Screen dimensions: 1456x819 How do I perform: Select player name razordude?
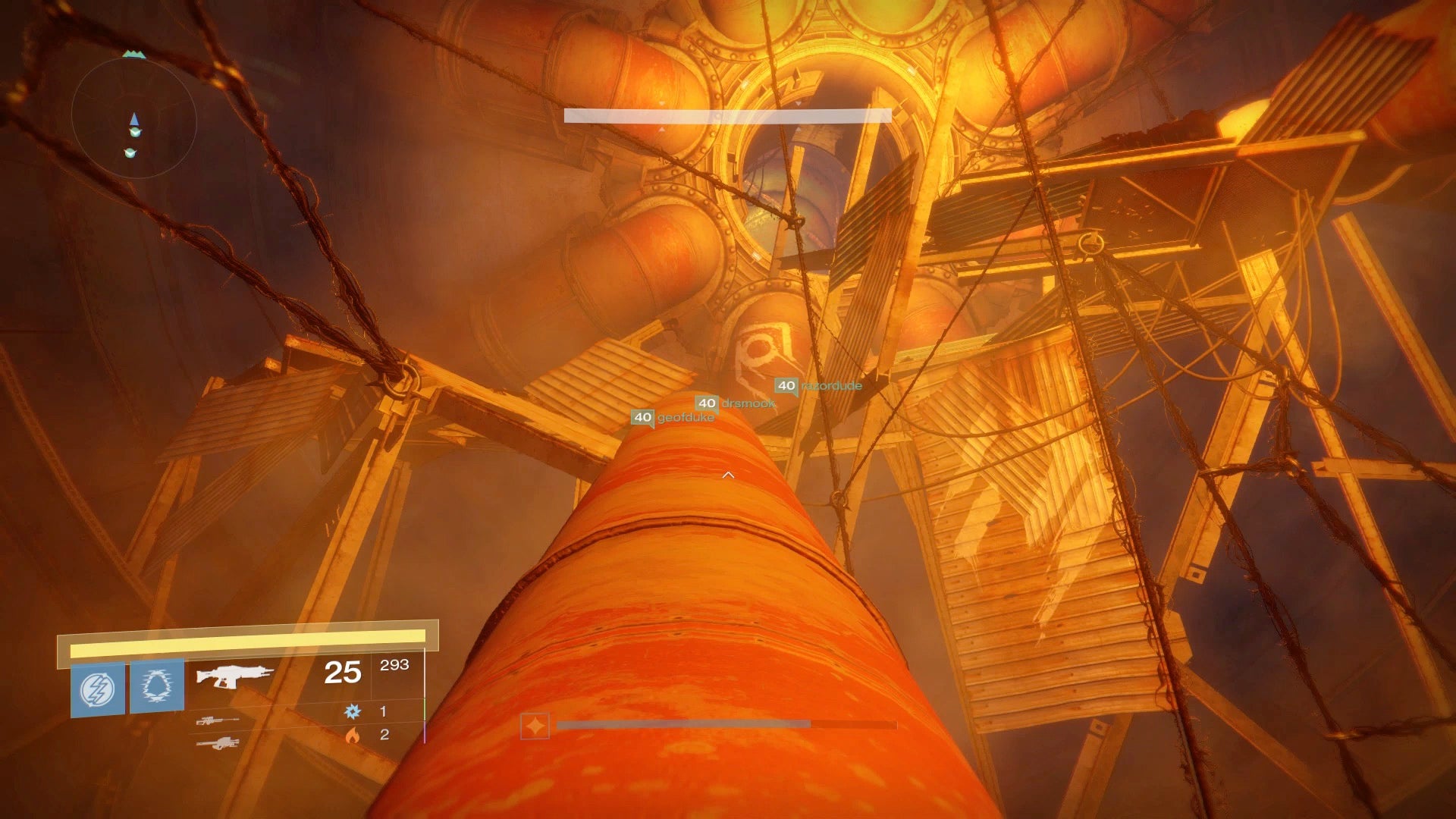832,385
